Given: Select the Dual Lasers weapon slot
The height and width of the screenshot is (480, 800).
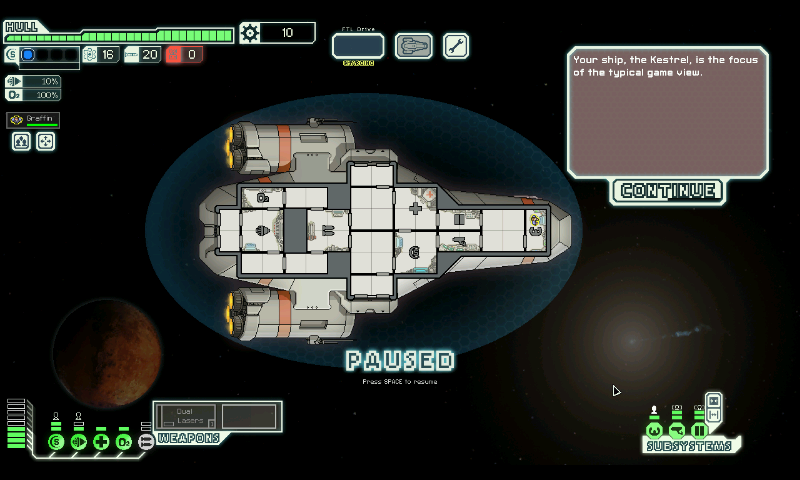Looking at the screenshot, I should [x=190, y=417].
